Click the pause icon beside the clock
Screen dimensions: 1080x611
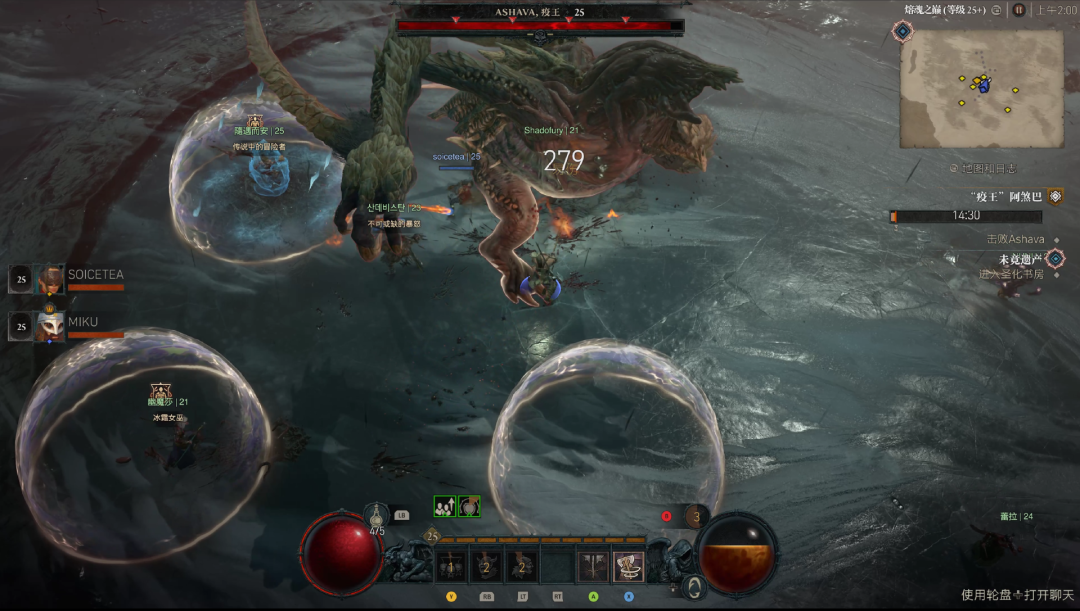coord(1018,10)
